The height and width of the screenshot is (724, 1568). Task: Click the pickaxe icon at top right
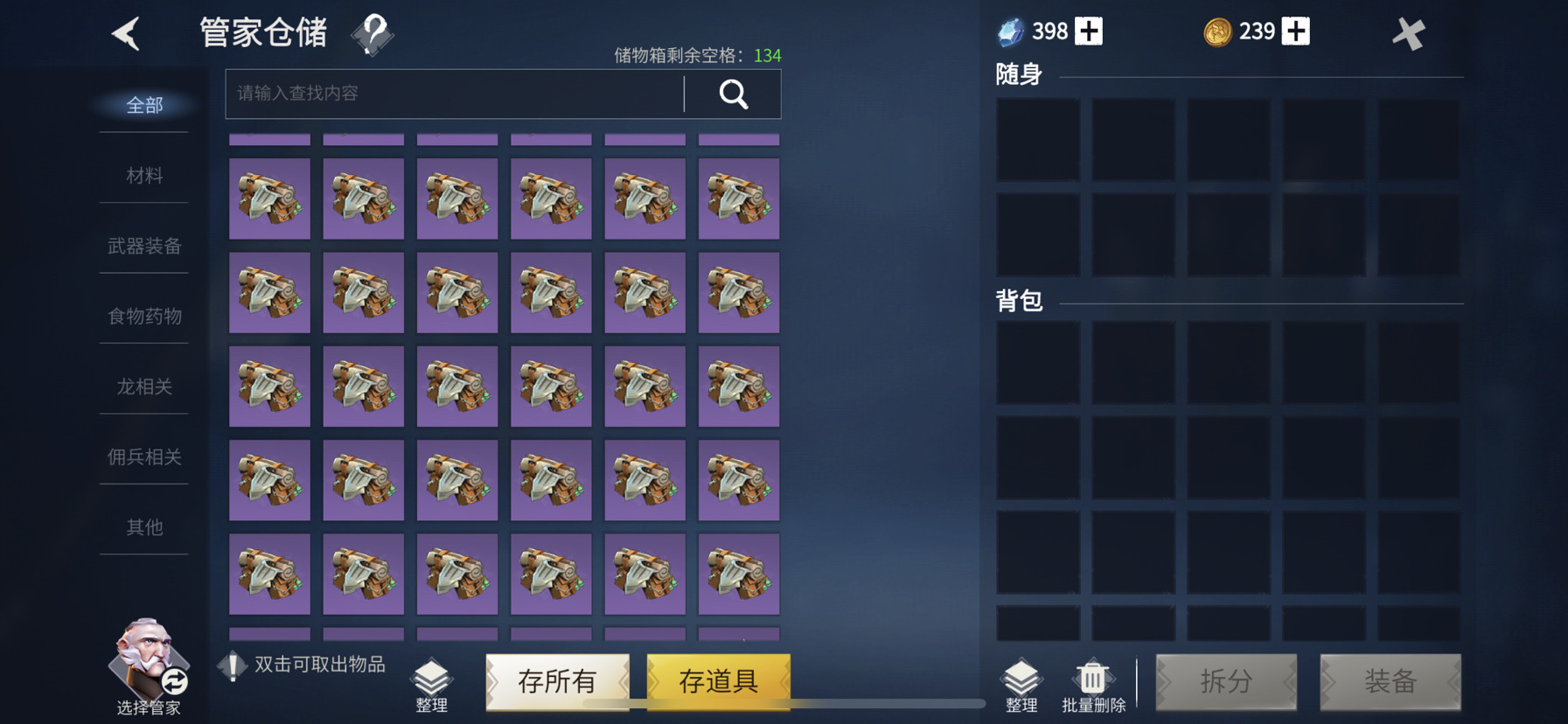1409,32
